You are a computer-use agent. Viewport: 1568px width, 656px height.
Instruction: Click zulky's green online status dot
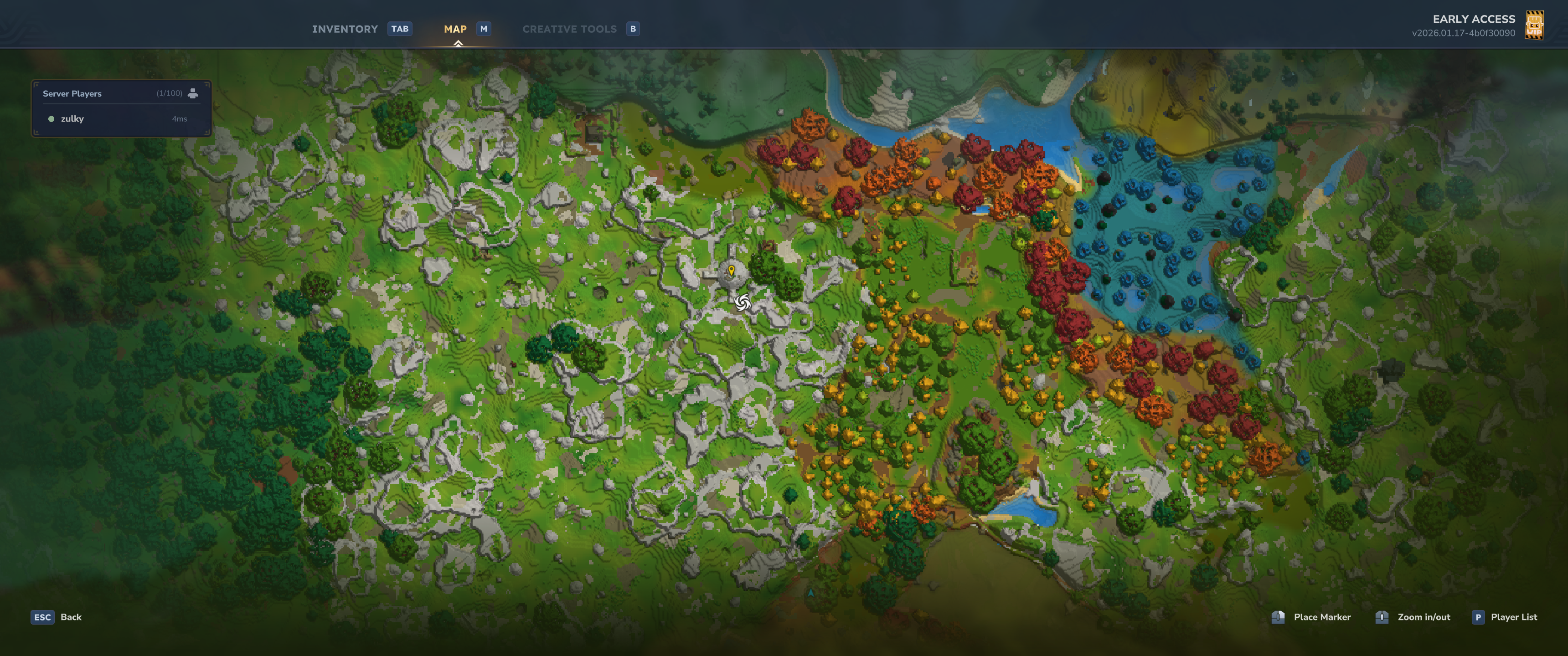[x=51, y=118]
